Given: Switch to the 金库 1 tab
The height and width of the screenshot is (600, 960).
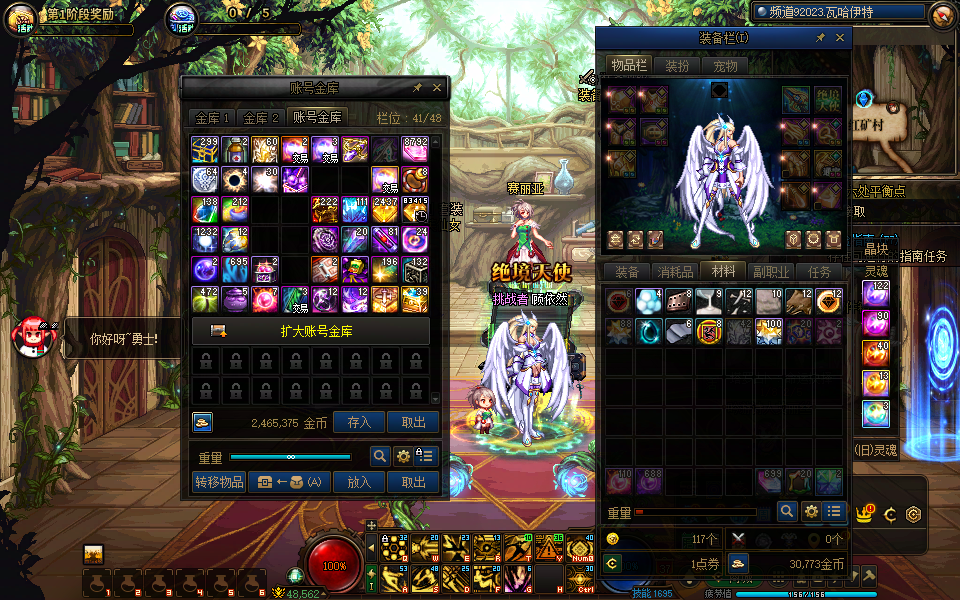Looking at the screenshot, I should pyautogui.click(x=212, y=118).
